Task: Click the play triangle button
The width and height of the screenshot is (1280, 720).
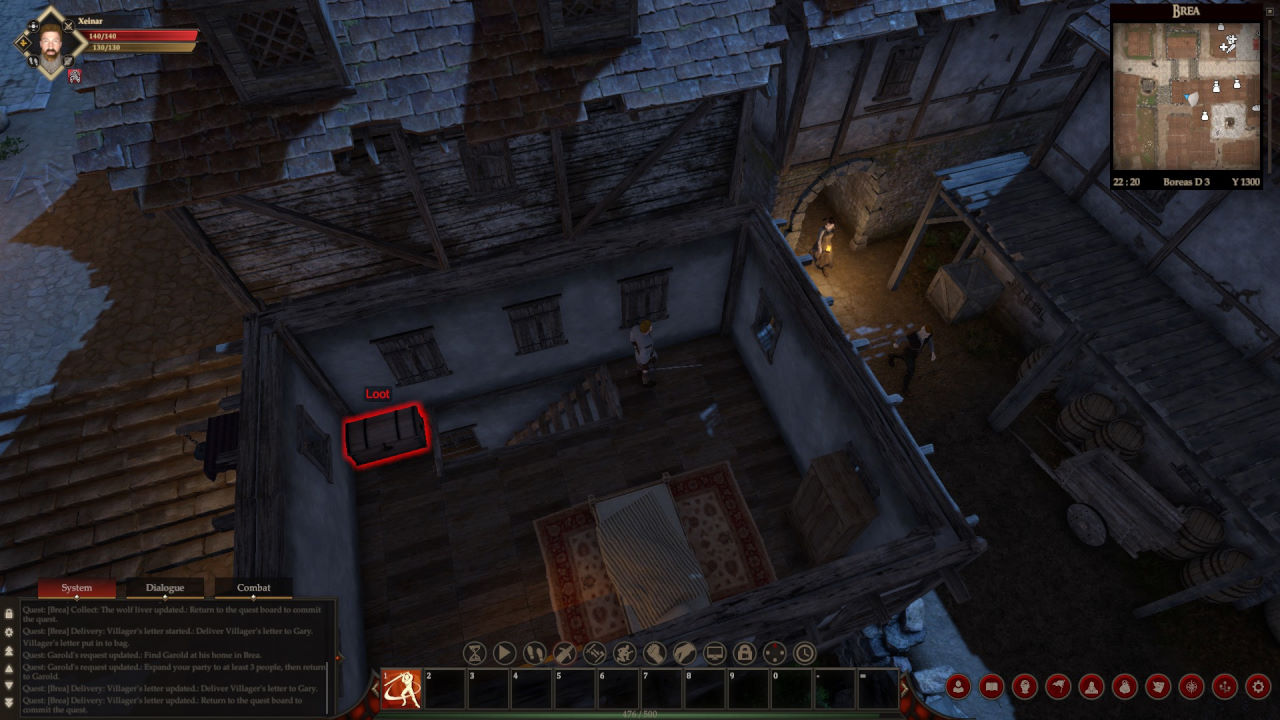Action: click(x=505, y=654)
